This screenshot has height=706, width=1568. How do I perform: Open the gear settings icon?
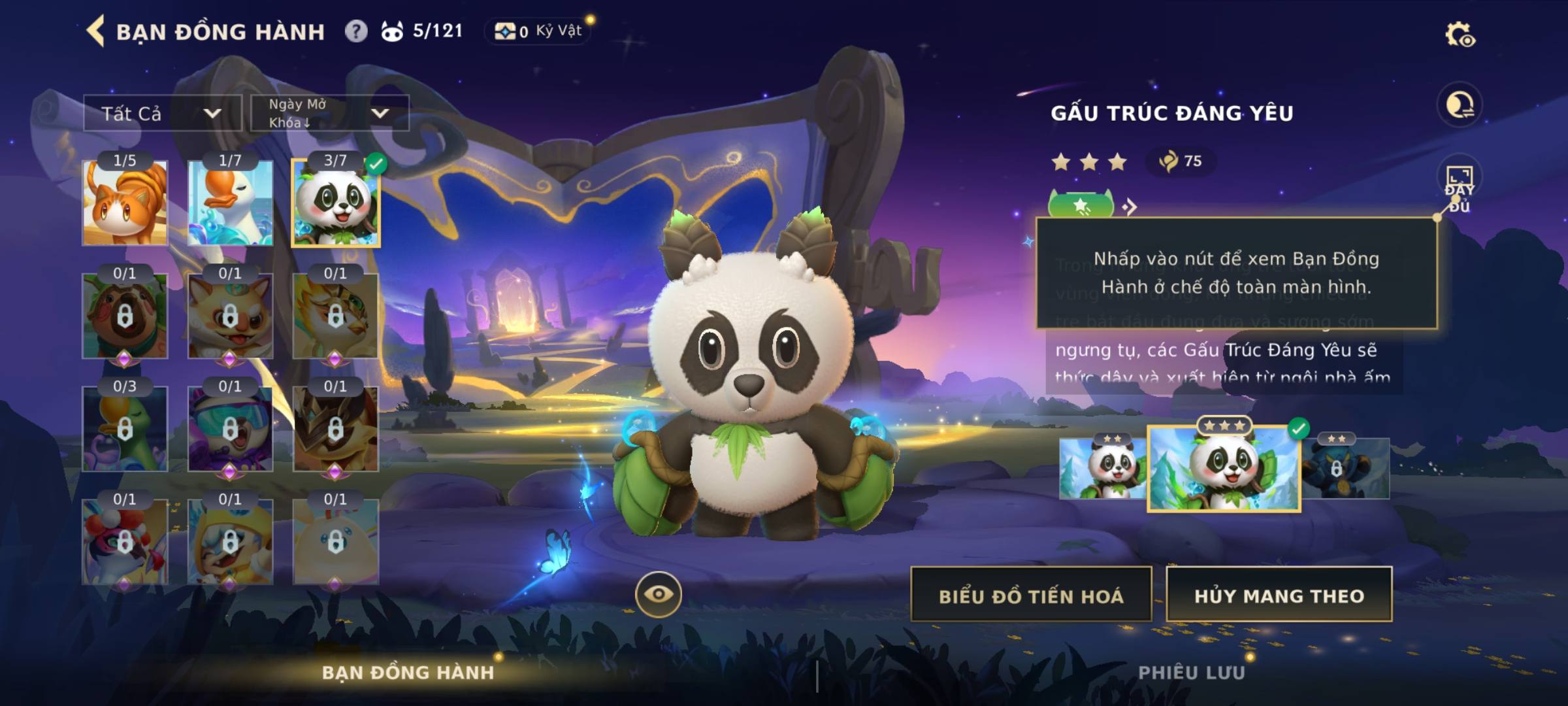pos(1460,35)
